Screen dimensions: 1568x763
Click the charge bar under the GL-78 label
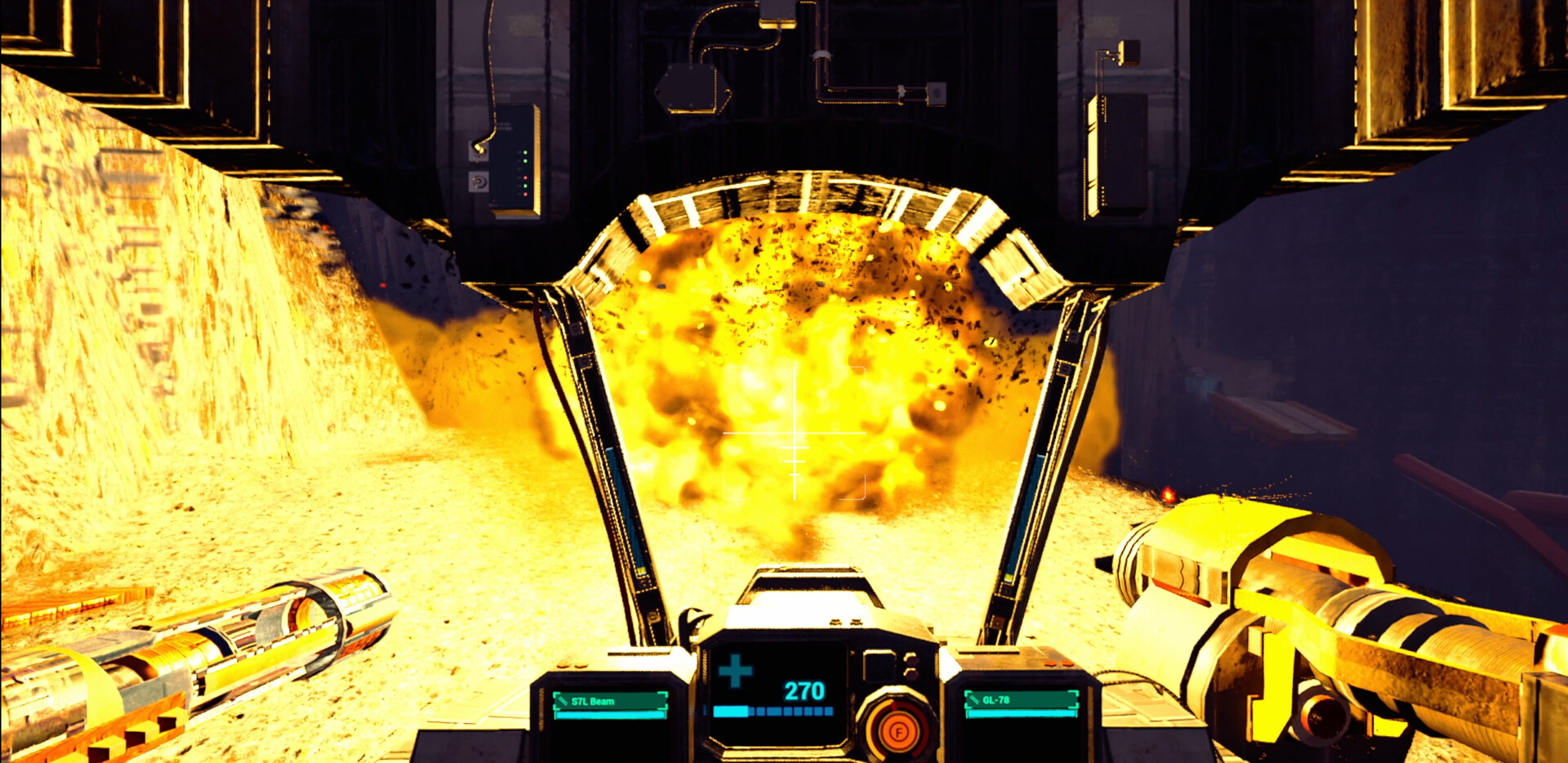click(x=1022, y=713)
